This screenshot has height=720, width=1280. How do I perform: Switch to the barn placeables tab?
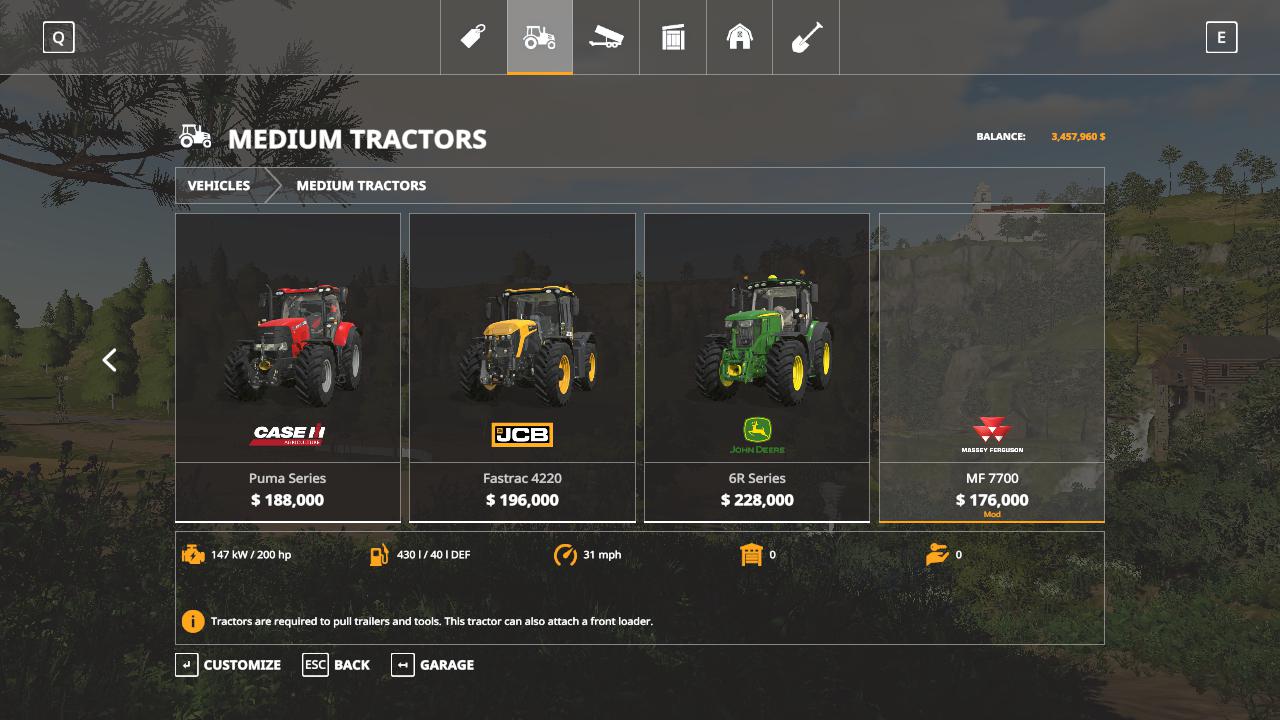click(x=740, y=38)
